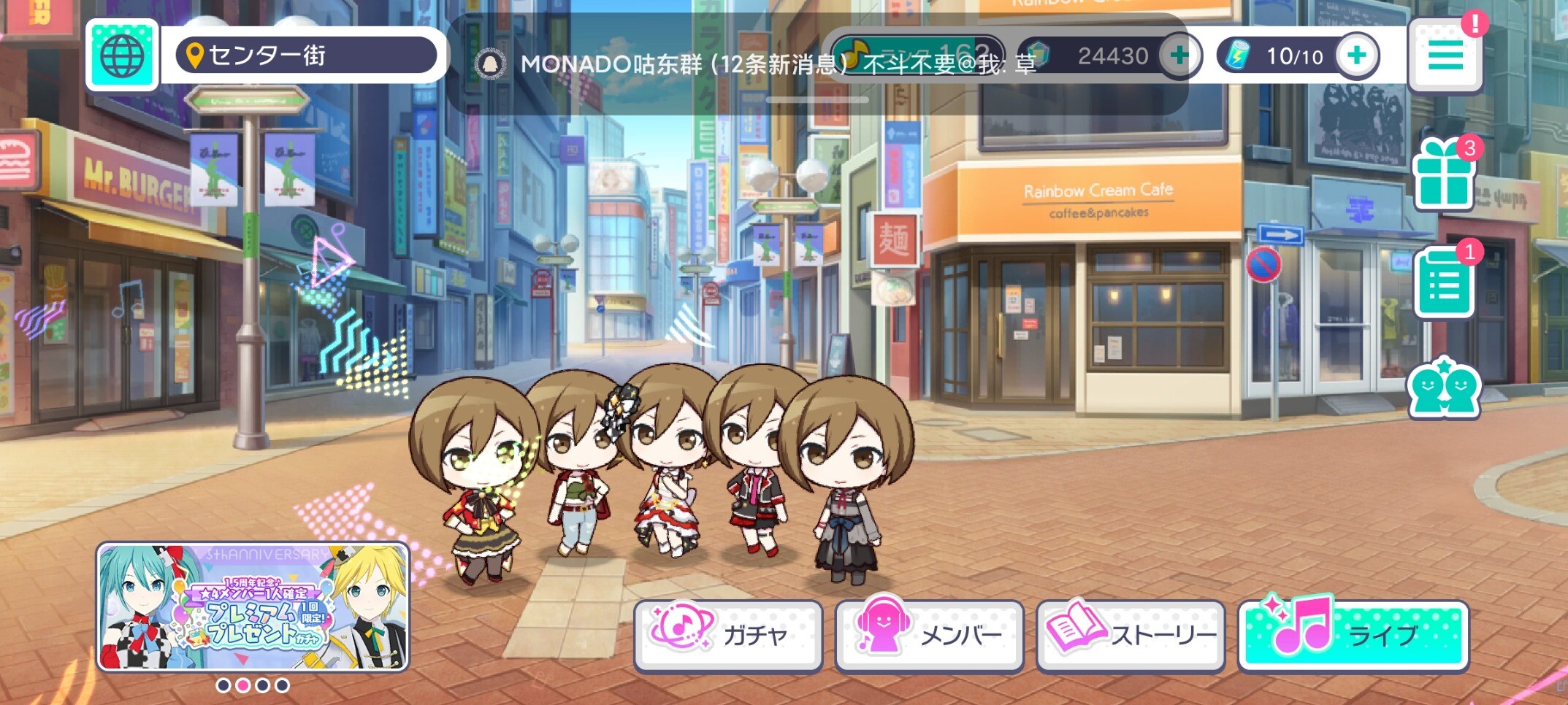The width and height of the screenshot is (1568, 705).
Task: Open the friends icon
Action: [1444, 388]
